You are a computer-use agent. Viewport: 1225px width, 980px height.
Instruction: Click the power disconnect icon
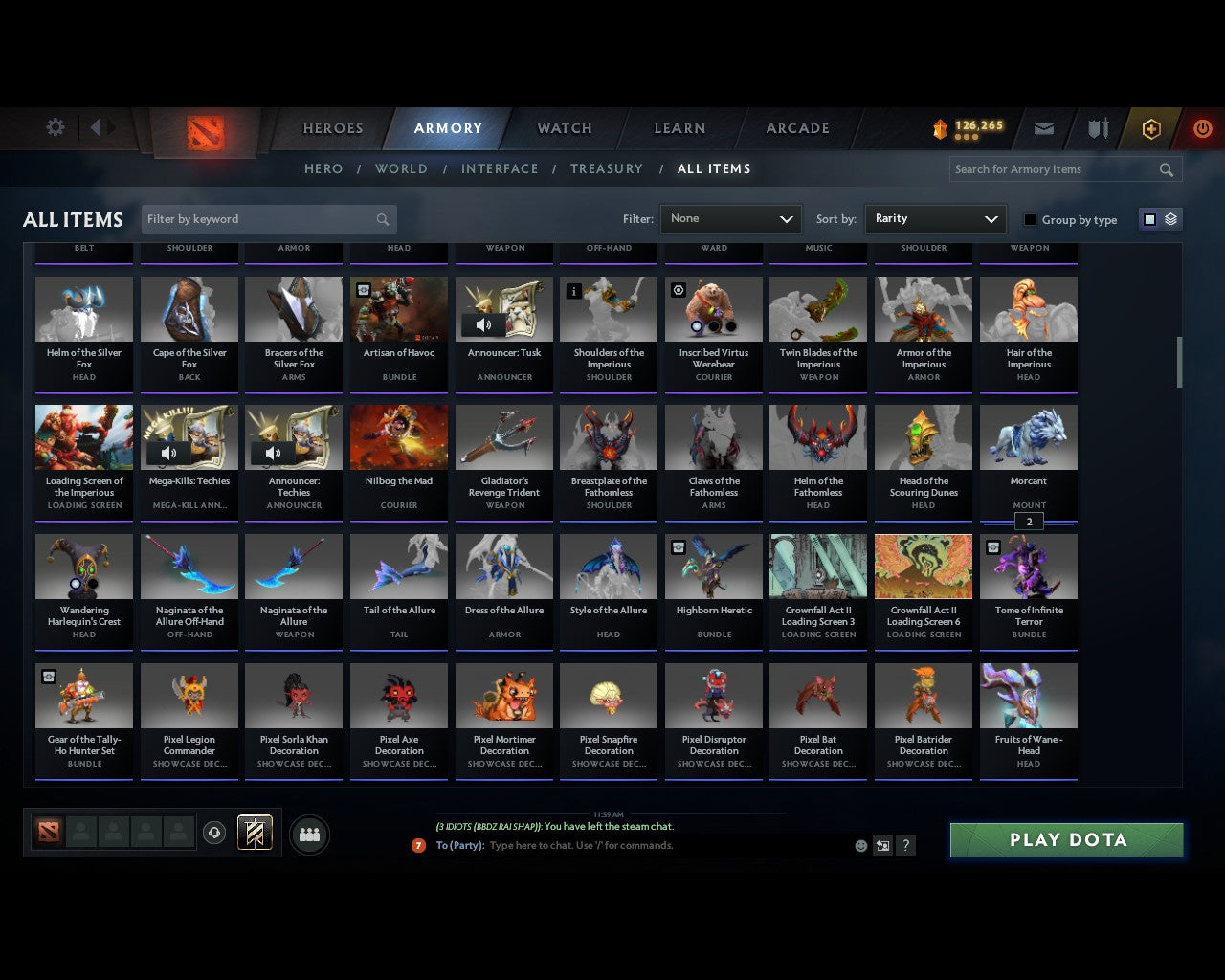click(x=1202, y=128)
